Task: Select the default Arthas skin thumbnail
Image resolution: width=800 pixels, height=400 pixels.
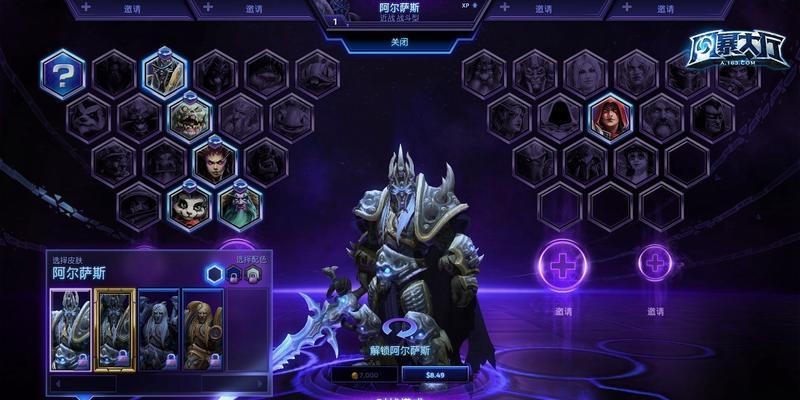Action: pos(71,329)
